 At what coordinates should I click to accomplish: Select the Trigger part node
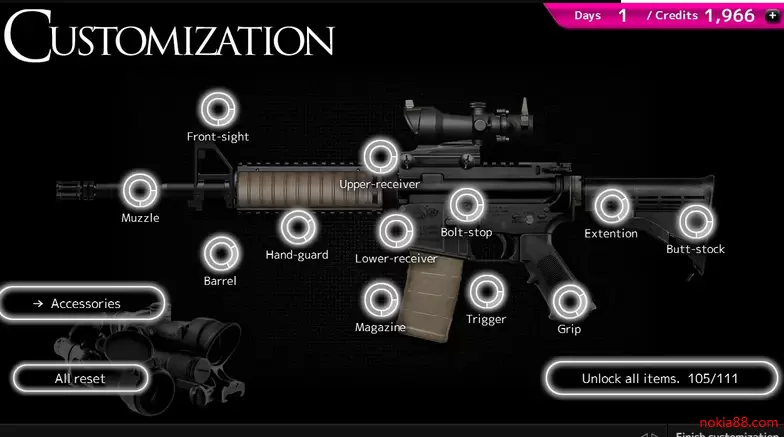[x=486, y=292]
